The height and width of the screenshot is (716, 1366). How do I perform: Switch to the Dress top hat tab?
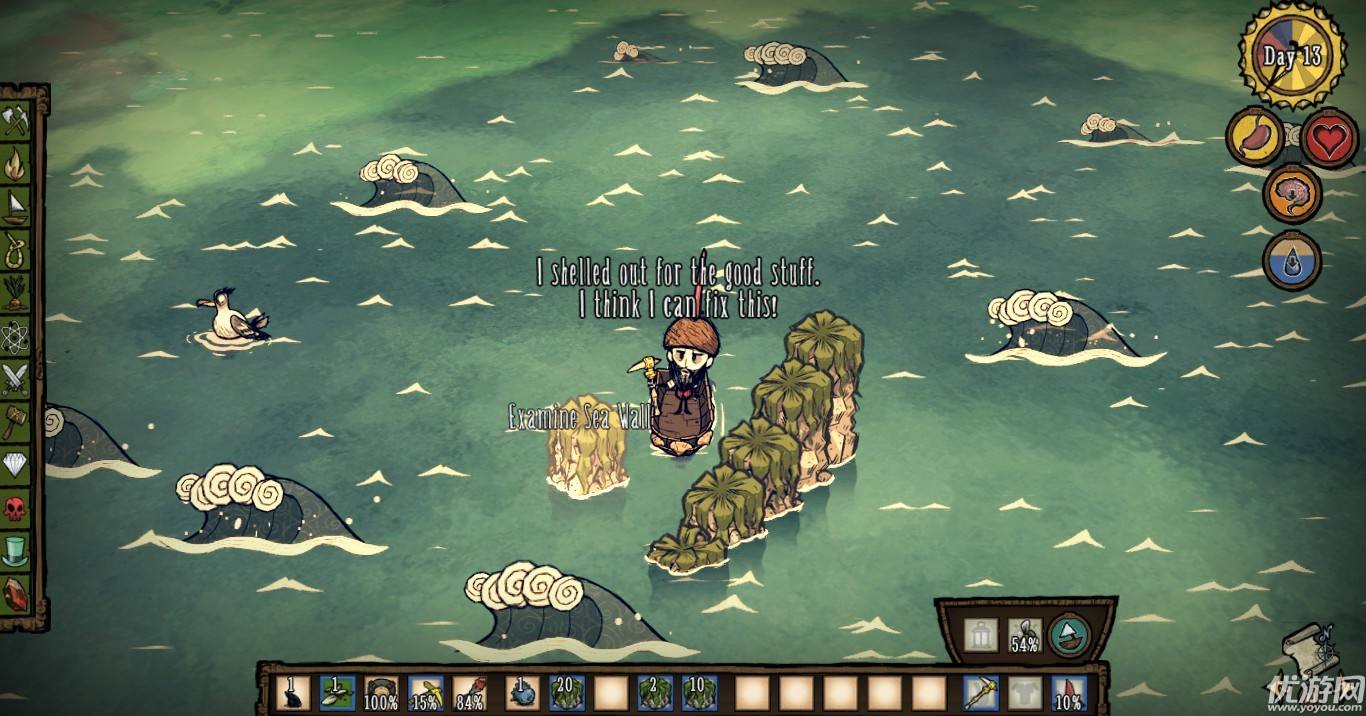[x=15, y=550]
